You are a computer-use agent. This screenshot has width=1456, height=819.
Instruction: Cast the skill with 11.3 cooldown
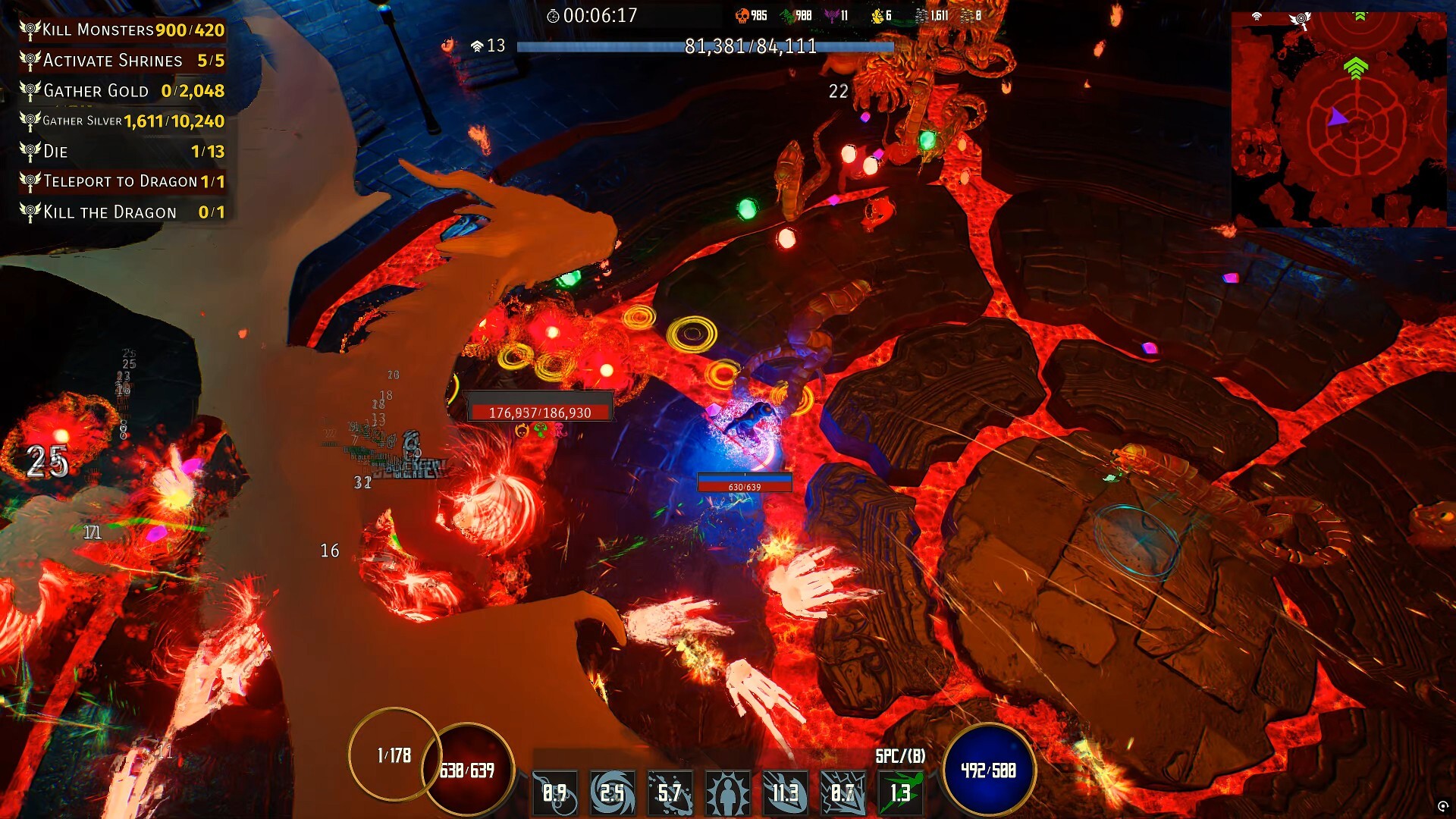tap(785, 793)
